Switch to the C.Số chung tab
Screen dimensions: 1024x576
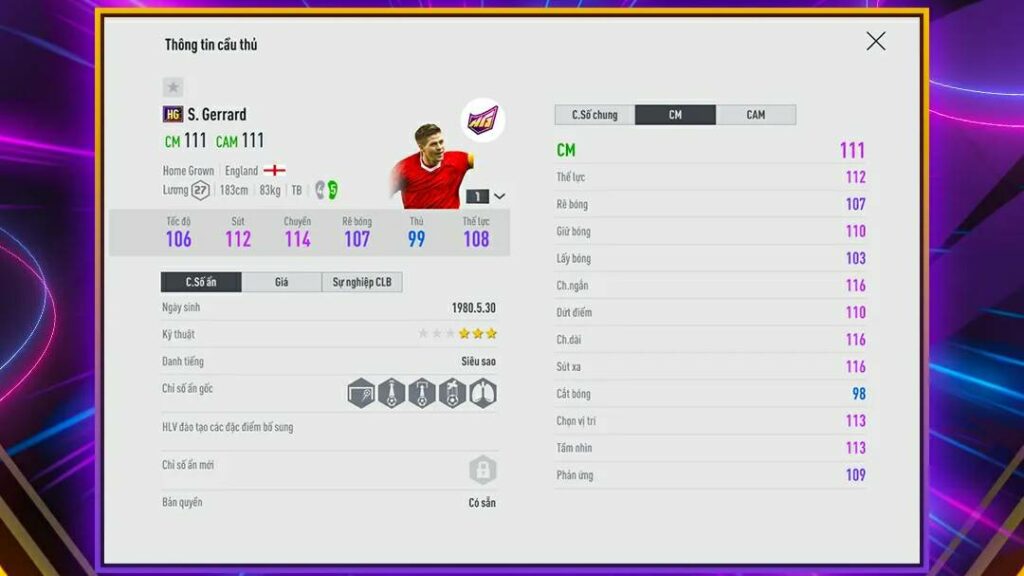pyautogui.click(x=594, y=115)
